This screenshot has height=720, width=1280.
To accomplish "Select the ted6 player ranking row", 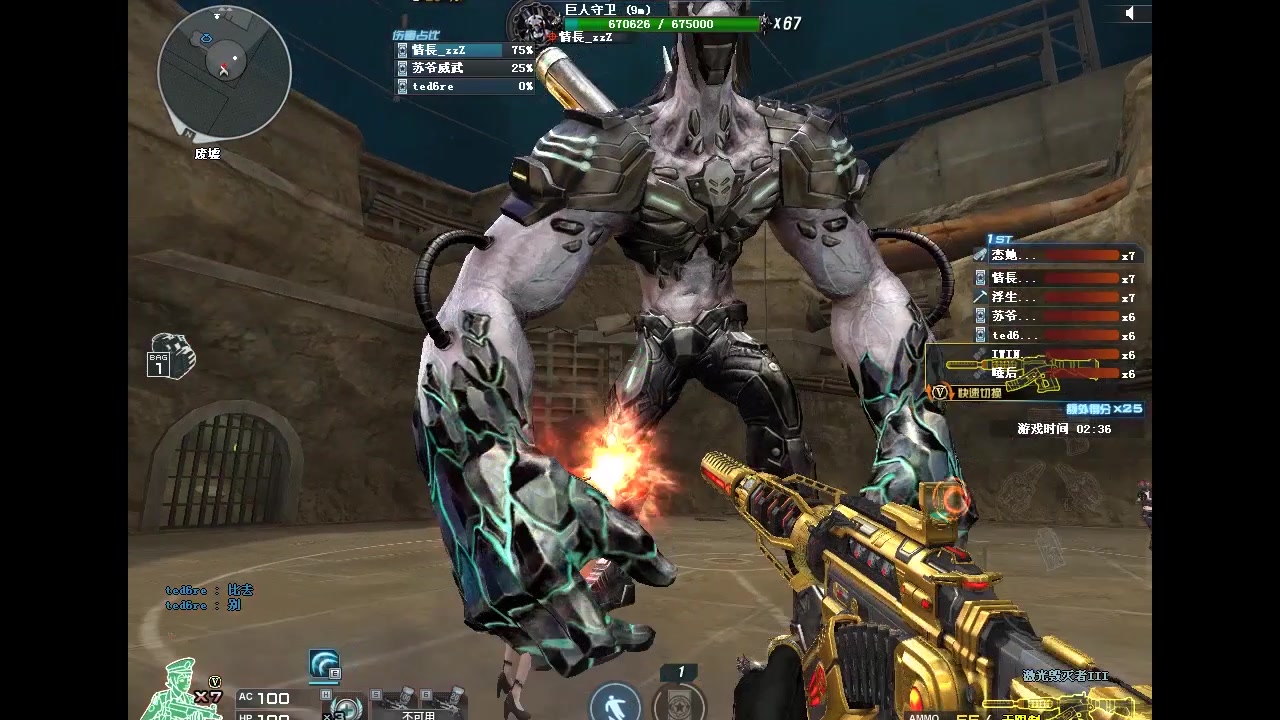I will click(1058, 336).
